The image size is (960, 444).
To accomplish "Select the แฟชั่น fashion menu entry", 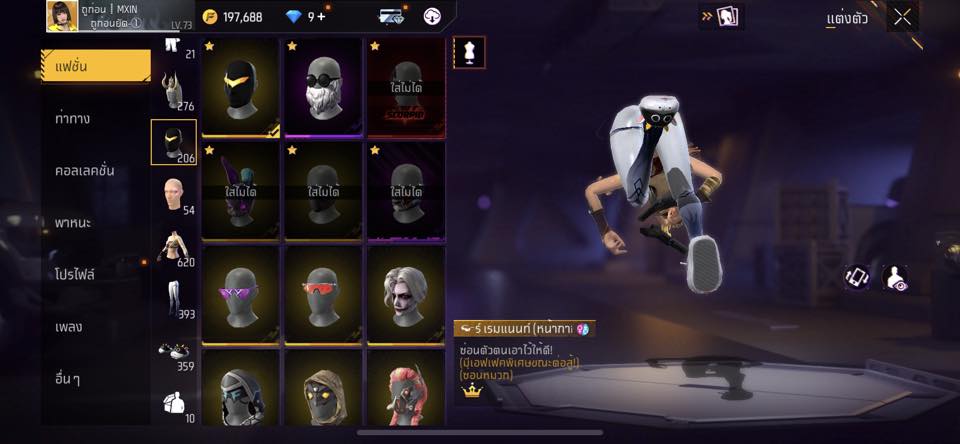I will 95,66.
